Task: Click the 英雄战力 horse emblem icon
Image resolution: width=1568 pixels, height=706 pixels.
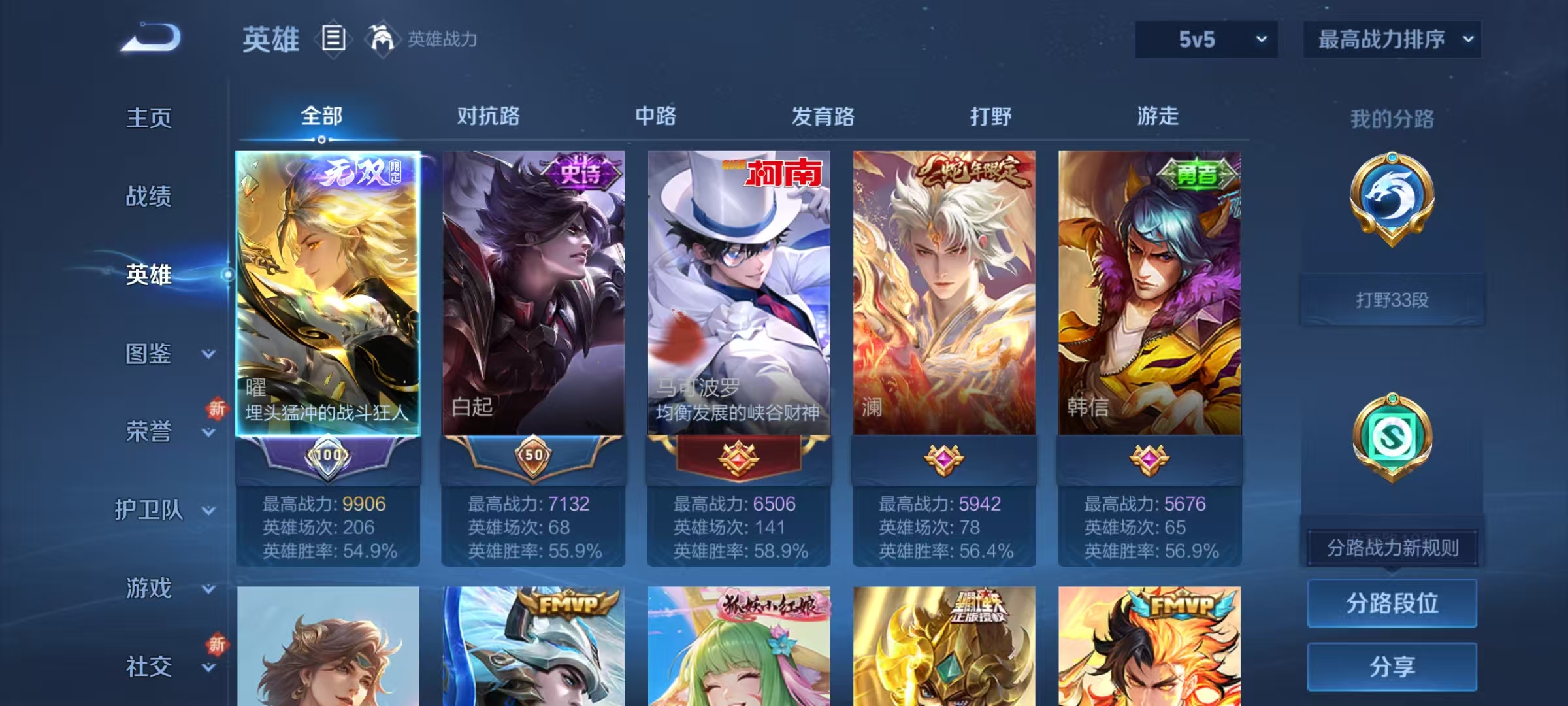Action: click(384, 38)
